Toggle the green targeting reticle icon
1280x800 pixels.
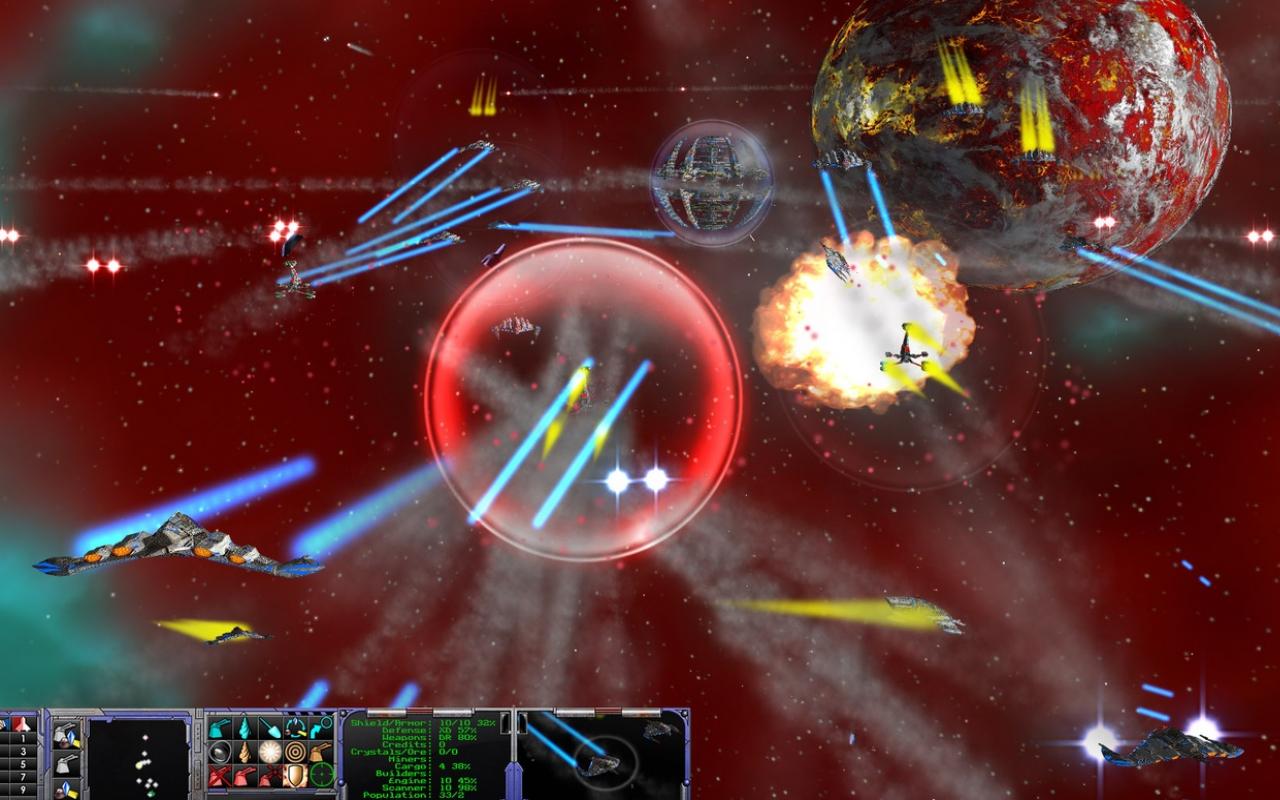point(320,774)
